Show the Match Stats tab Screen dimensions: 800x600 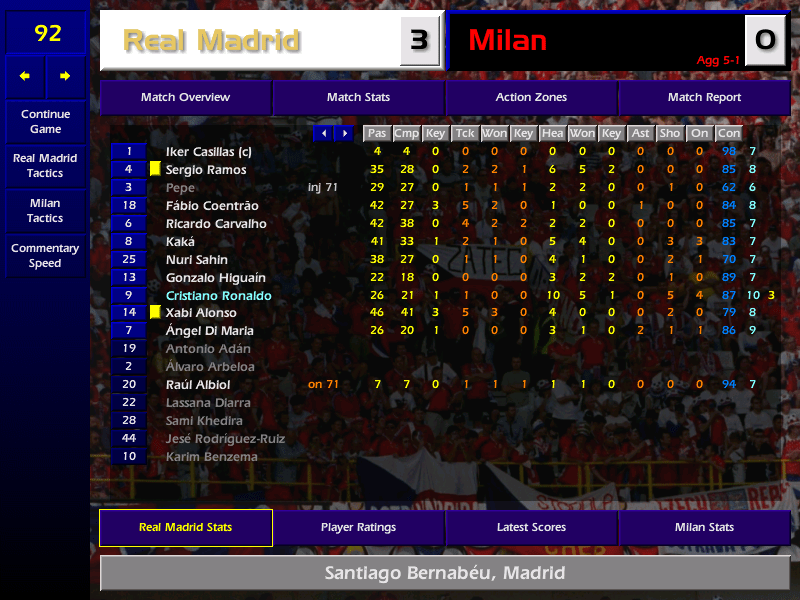coord(358,98)
